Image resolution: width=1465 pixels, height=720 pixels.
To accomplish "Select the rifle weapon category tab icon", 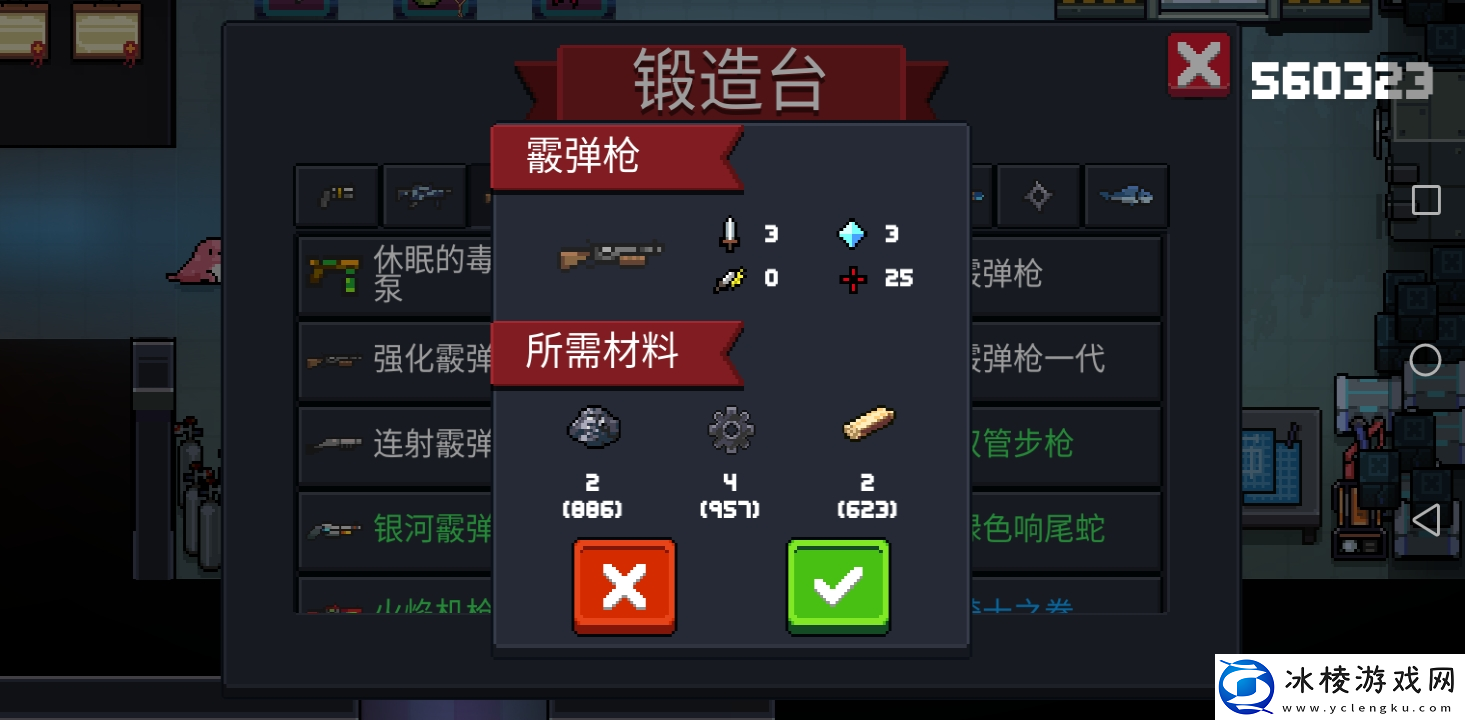I will (x=424, y=196).
